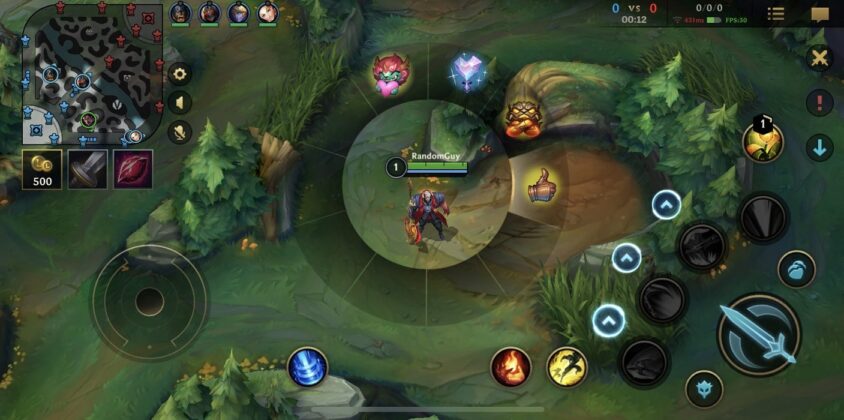Image resolution: width=844 pixels, height=420 pixels.
Task: Cast the Ignite summoner spell
Action: coord(511,367)
